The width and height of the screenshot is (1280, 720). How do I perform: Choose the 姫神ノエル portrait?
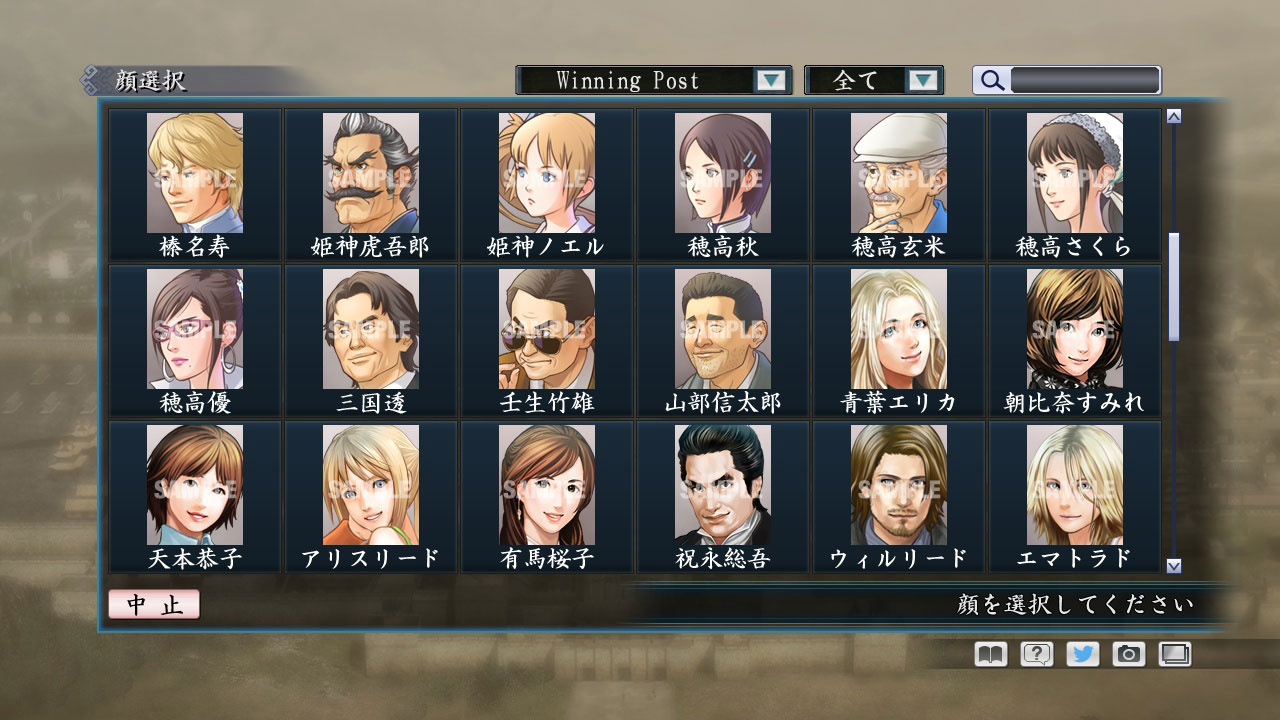[x=546, y=172]
